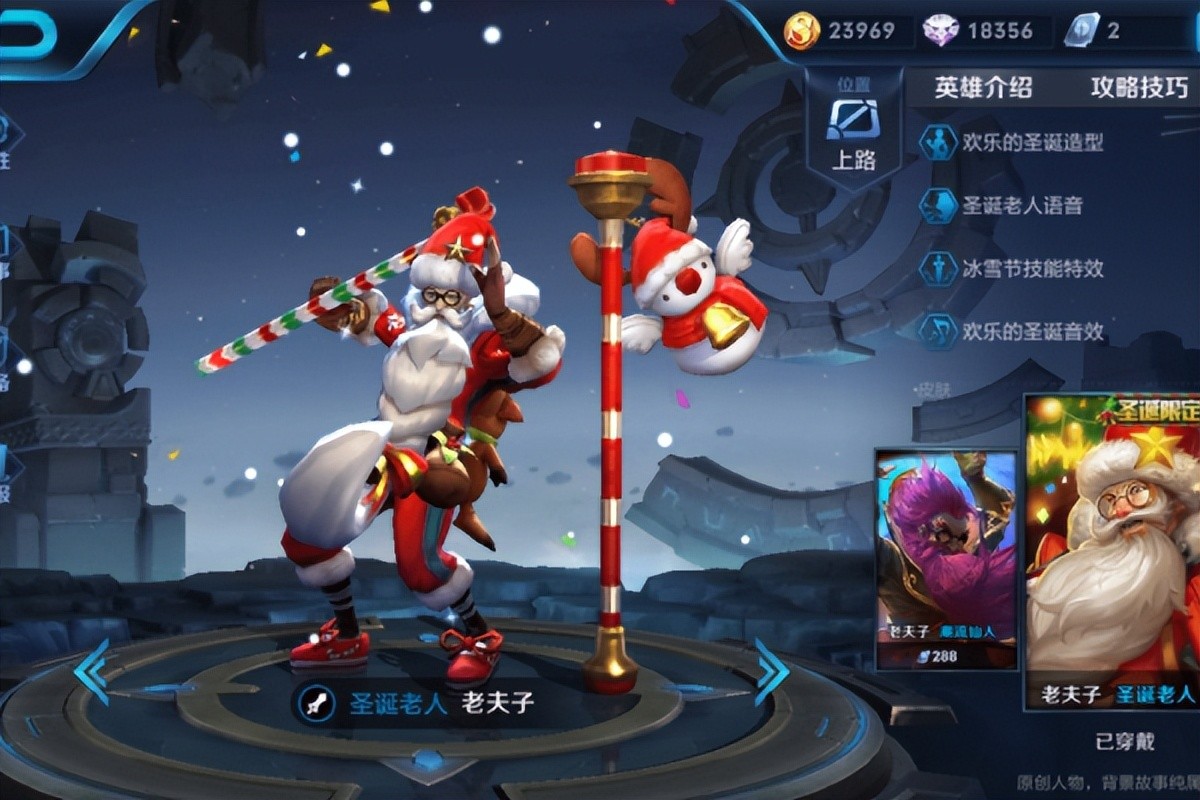Tap the skin shard ticket counter
This screenshot has width=1200, height=800.
[1100, 31]
